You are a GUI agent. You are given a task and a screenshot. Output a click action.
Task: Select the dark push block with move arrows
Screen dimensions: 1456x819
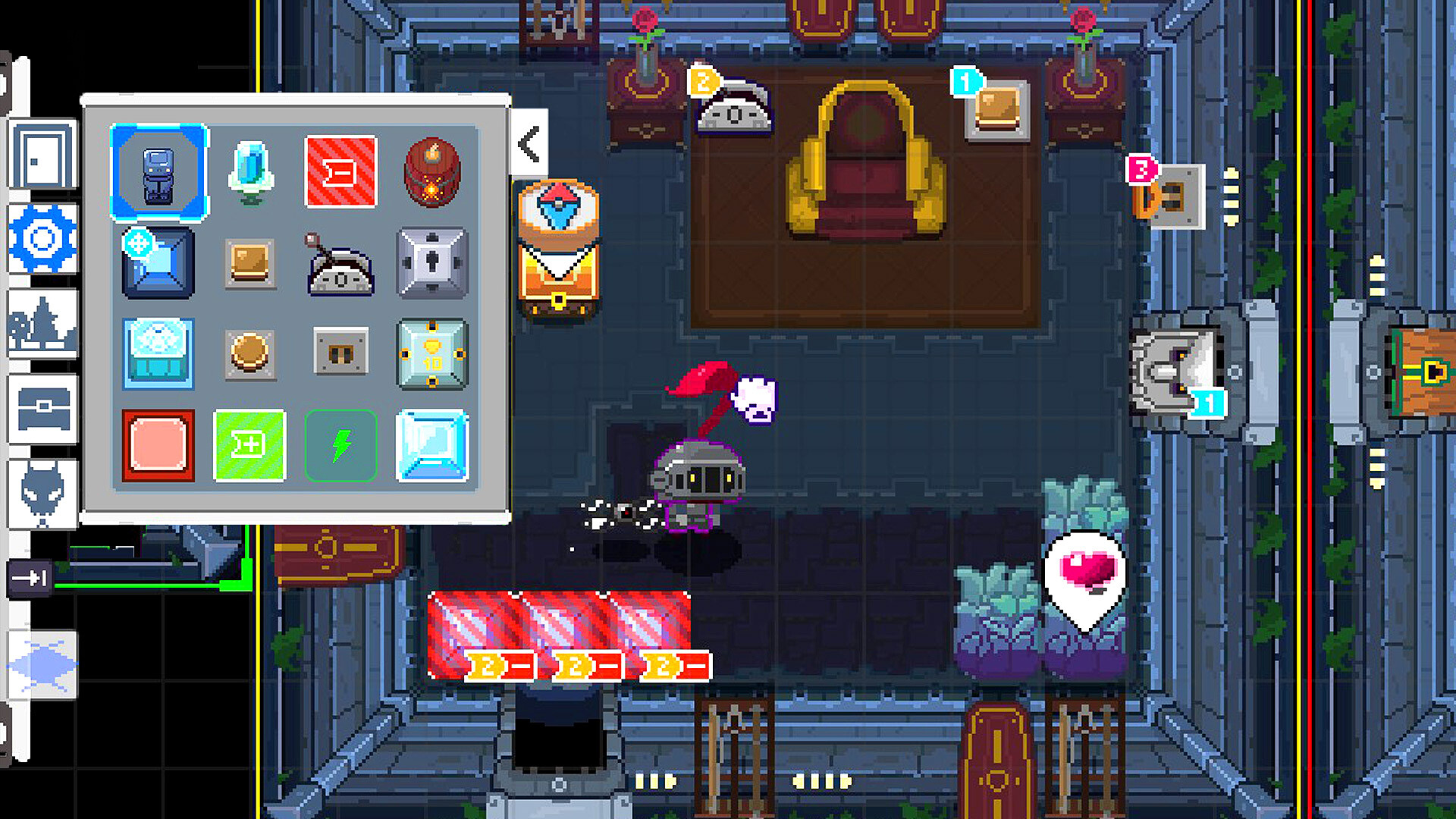[x=158, y=264]
